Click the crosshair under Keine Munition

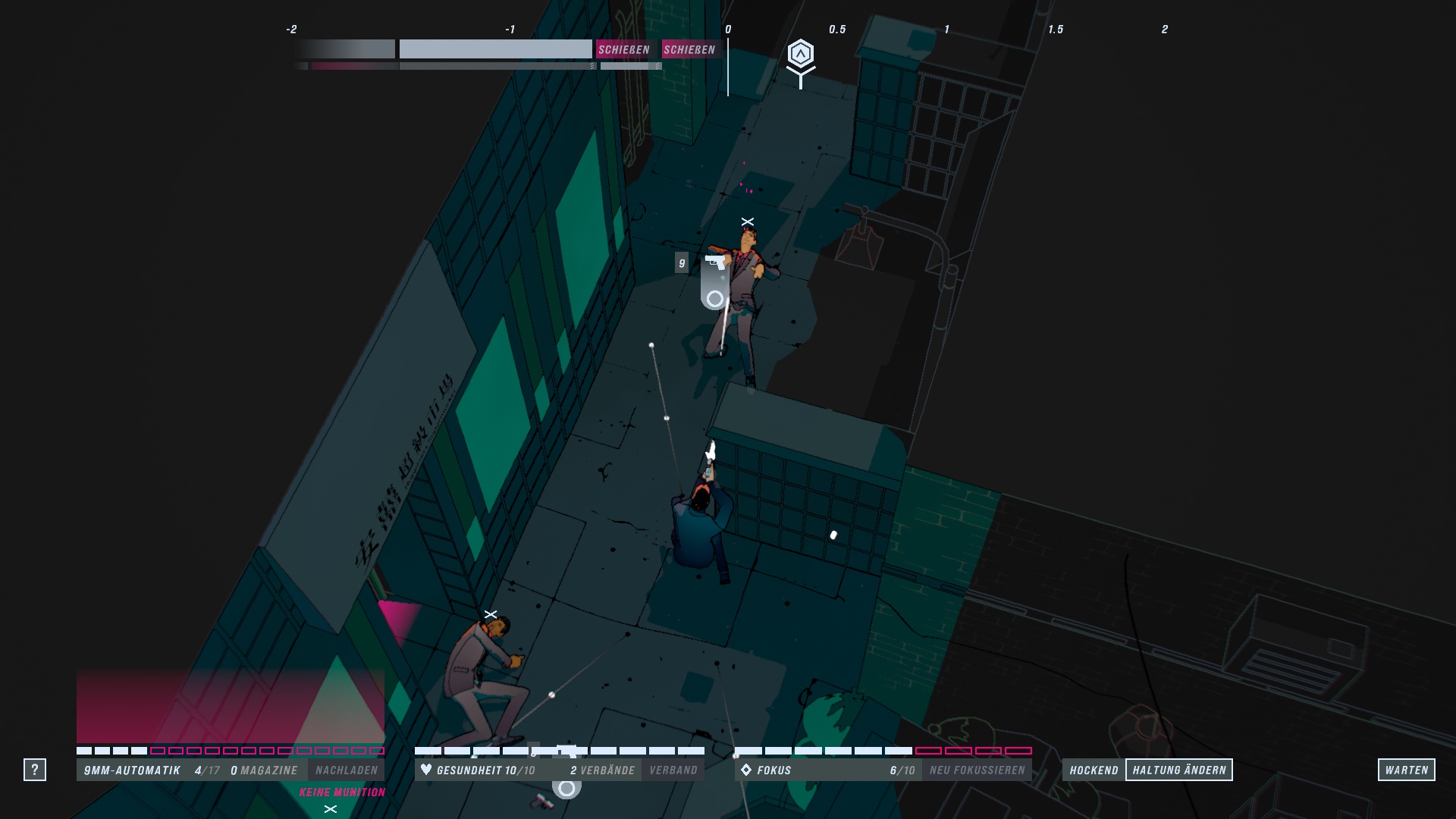330,809
